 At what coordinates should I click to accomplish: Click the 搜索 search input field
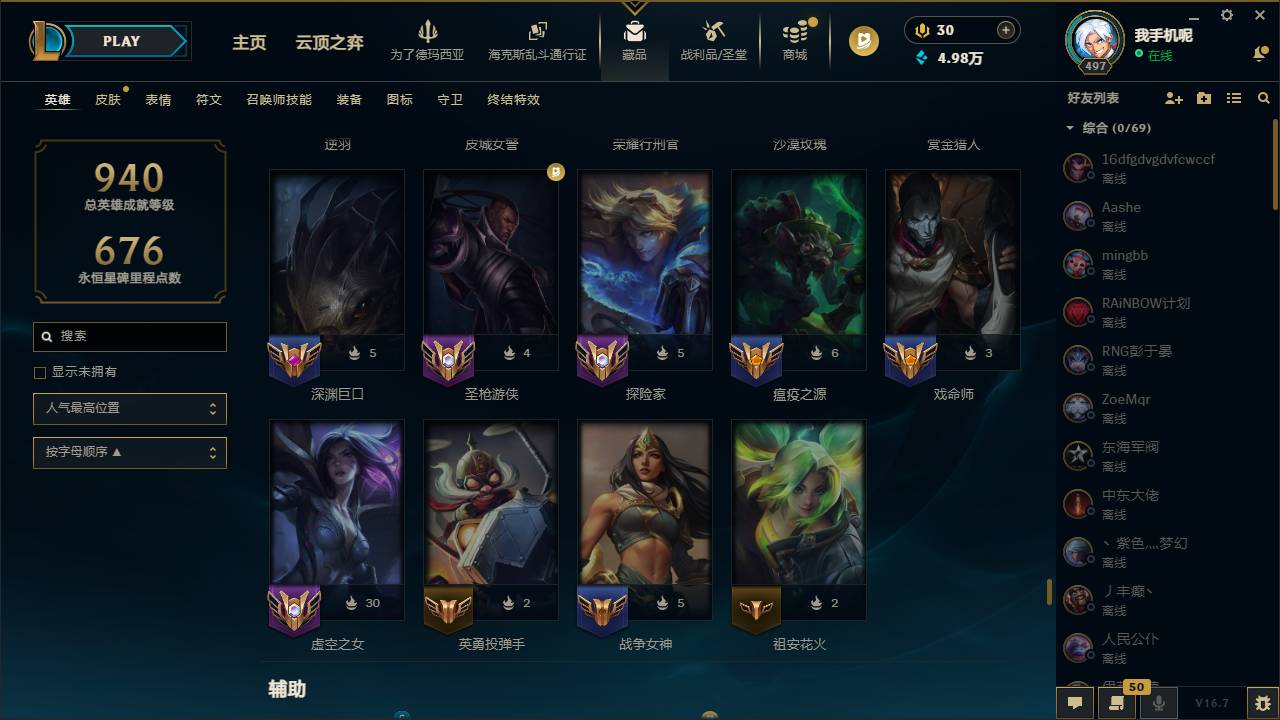[x=130, y=337]
